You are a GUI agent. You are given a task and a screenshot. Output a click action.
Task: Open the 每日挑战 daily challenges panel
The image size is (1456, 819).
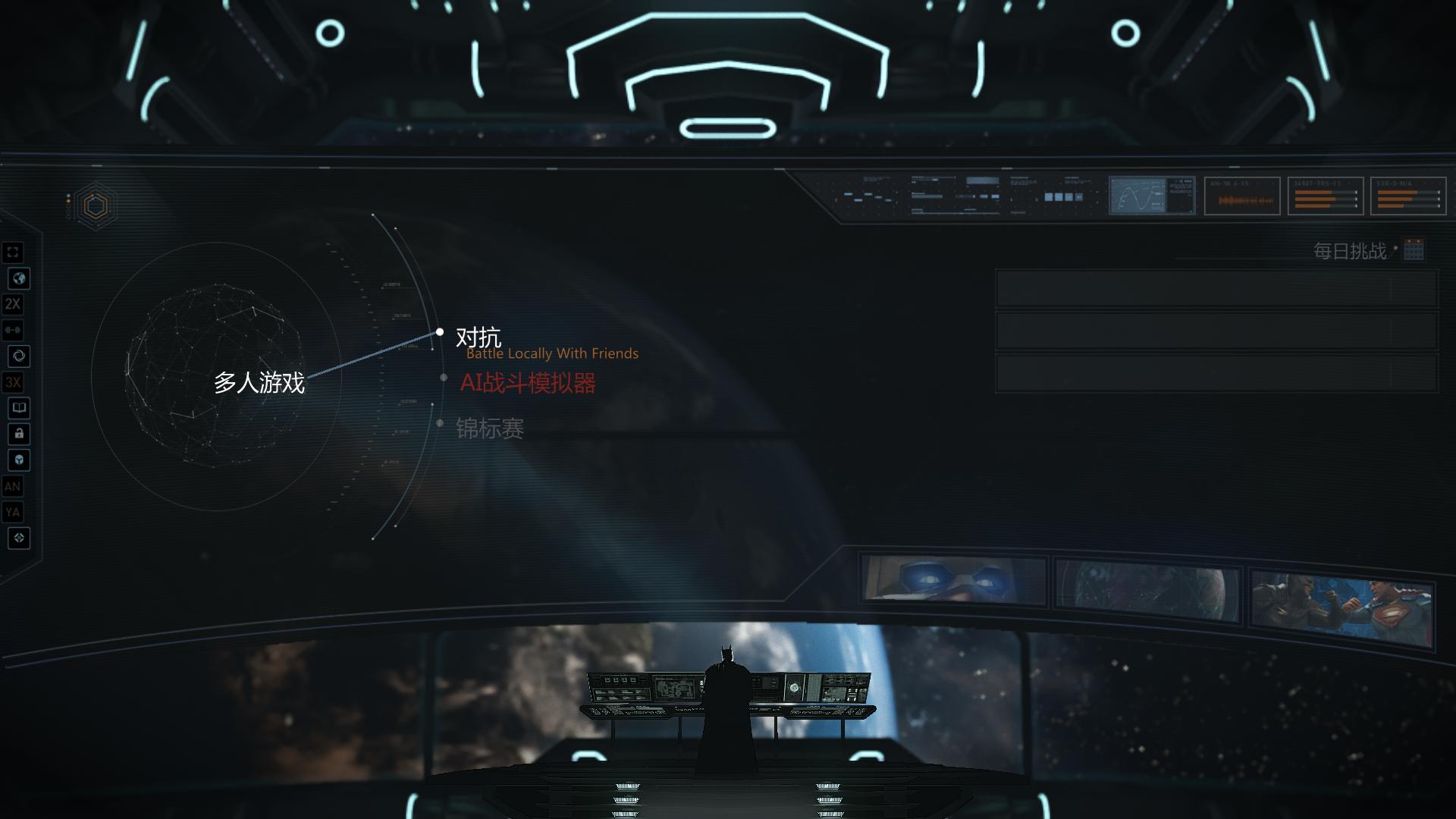pyautogui.click(x=1349, y=251)
